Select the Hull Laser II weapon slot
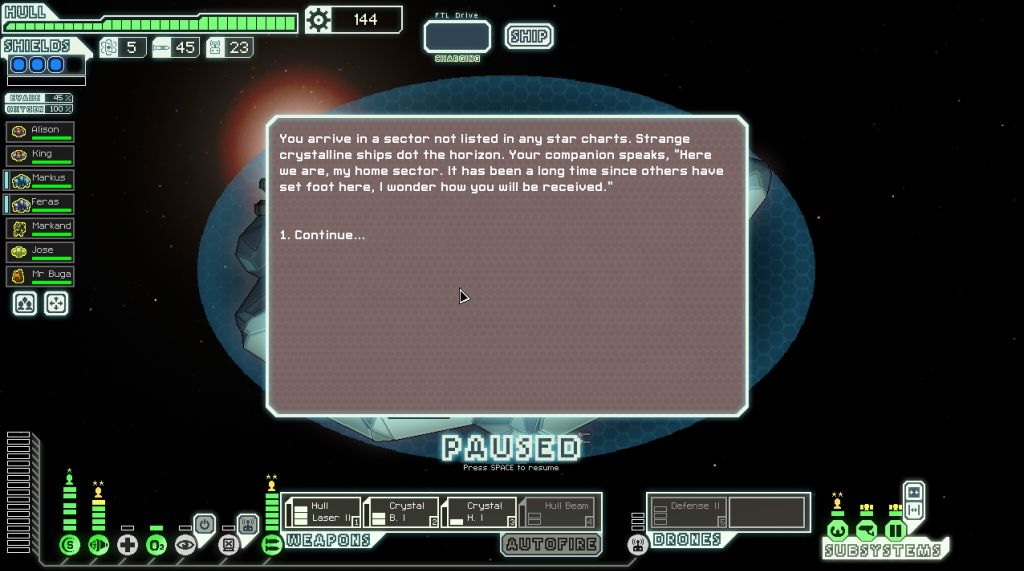This screenshot has height=571, width=1024. 321,512
